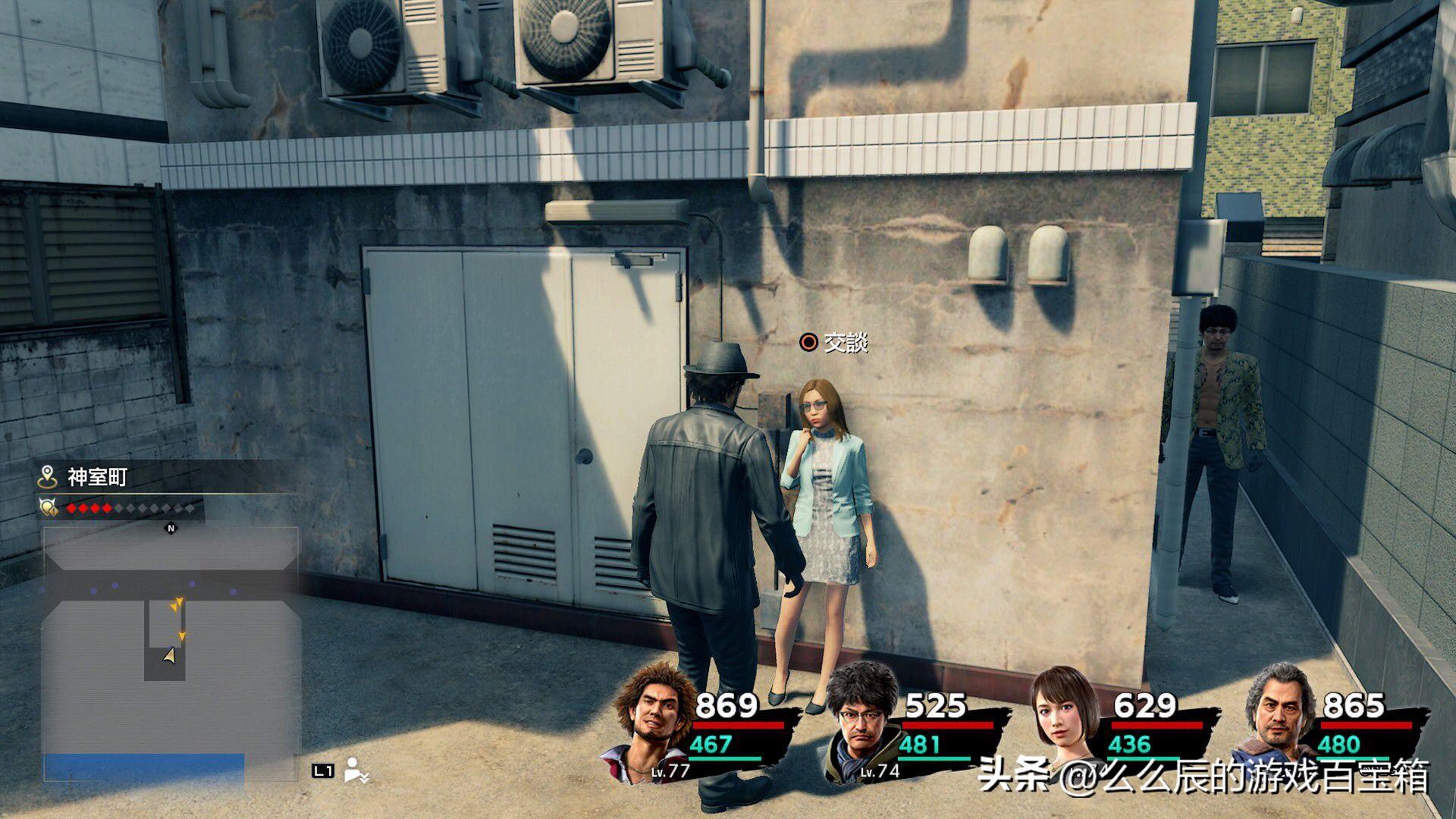
Task: Open the Kamurocho minimap
Action: (x=171, y=652)
